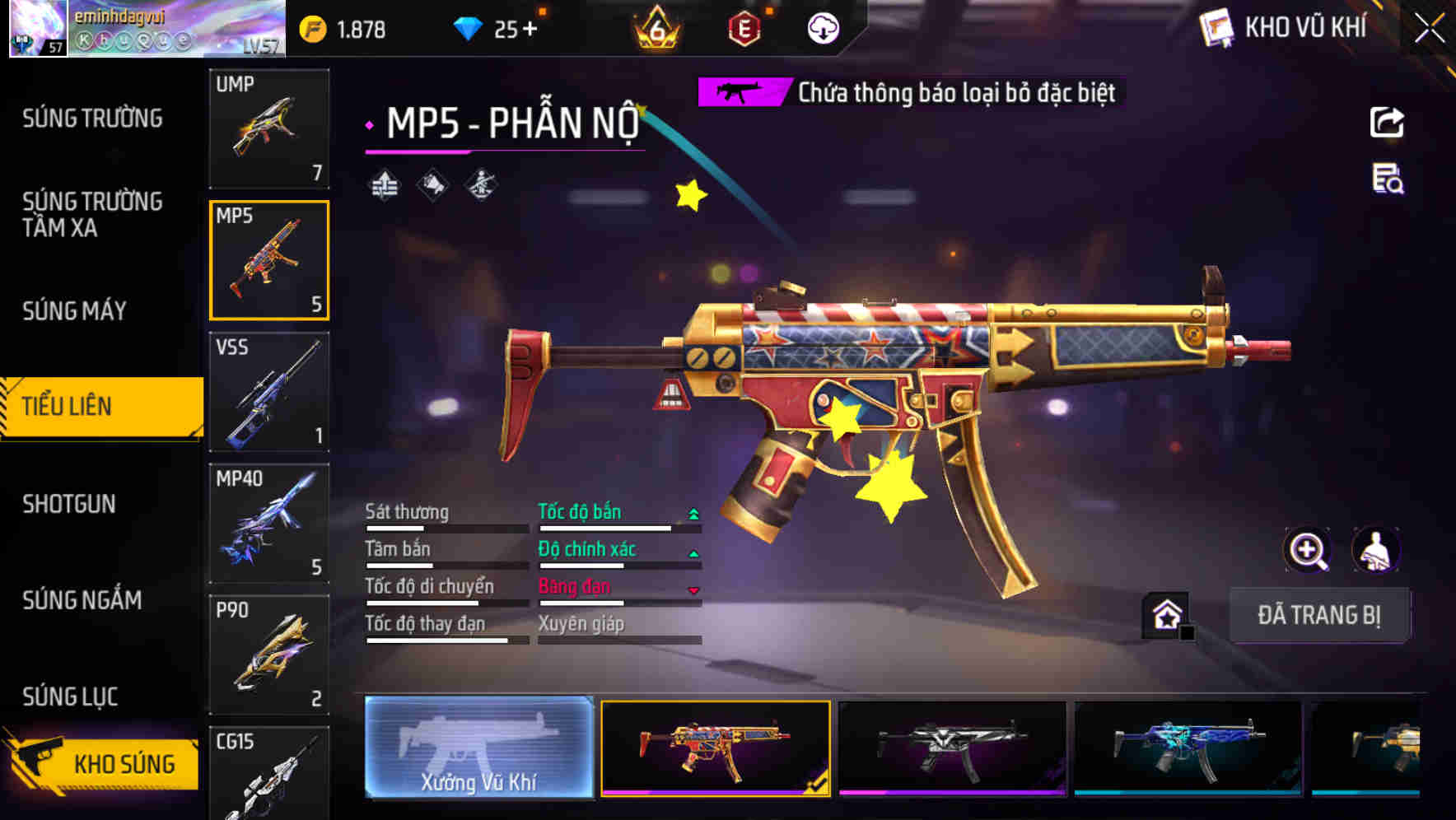This screenshot has height=820, width=1456.
Task: Choose the blue MP5 skin thumbnail
Action: [x=1188, y=748]
